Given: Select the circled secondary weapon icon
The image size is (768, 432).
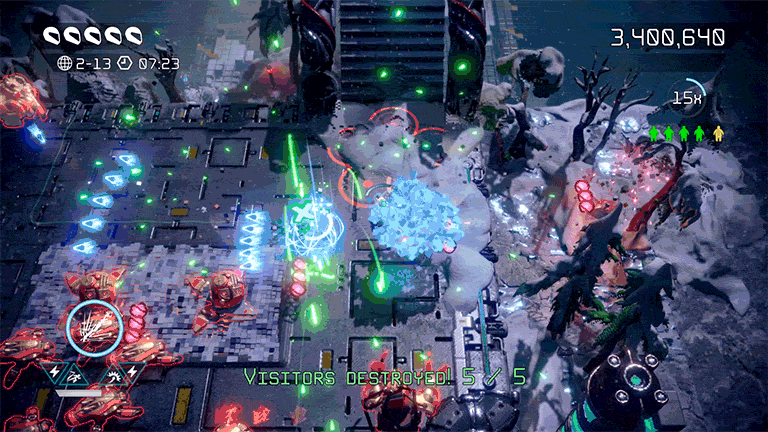Looking at the screenshot, I should (x=94, y=325).
